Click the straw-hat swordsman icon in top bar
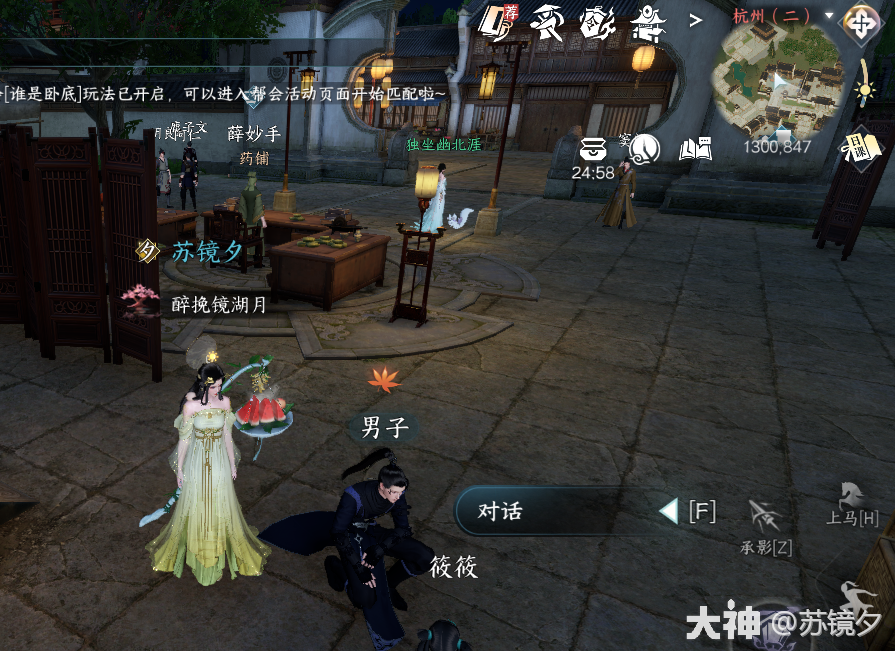Screen dimensions: 895x651 point(546,21)
